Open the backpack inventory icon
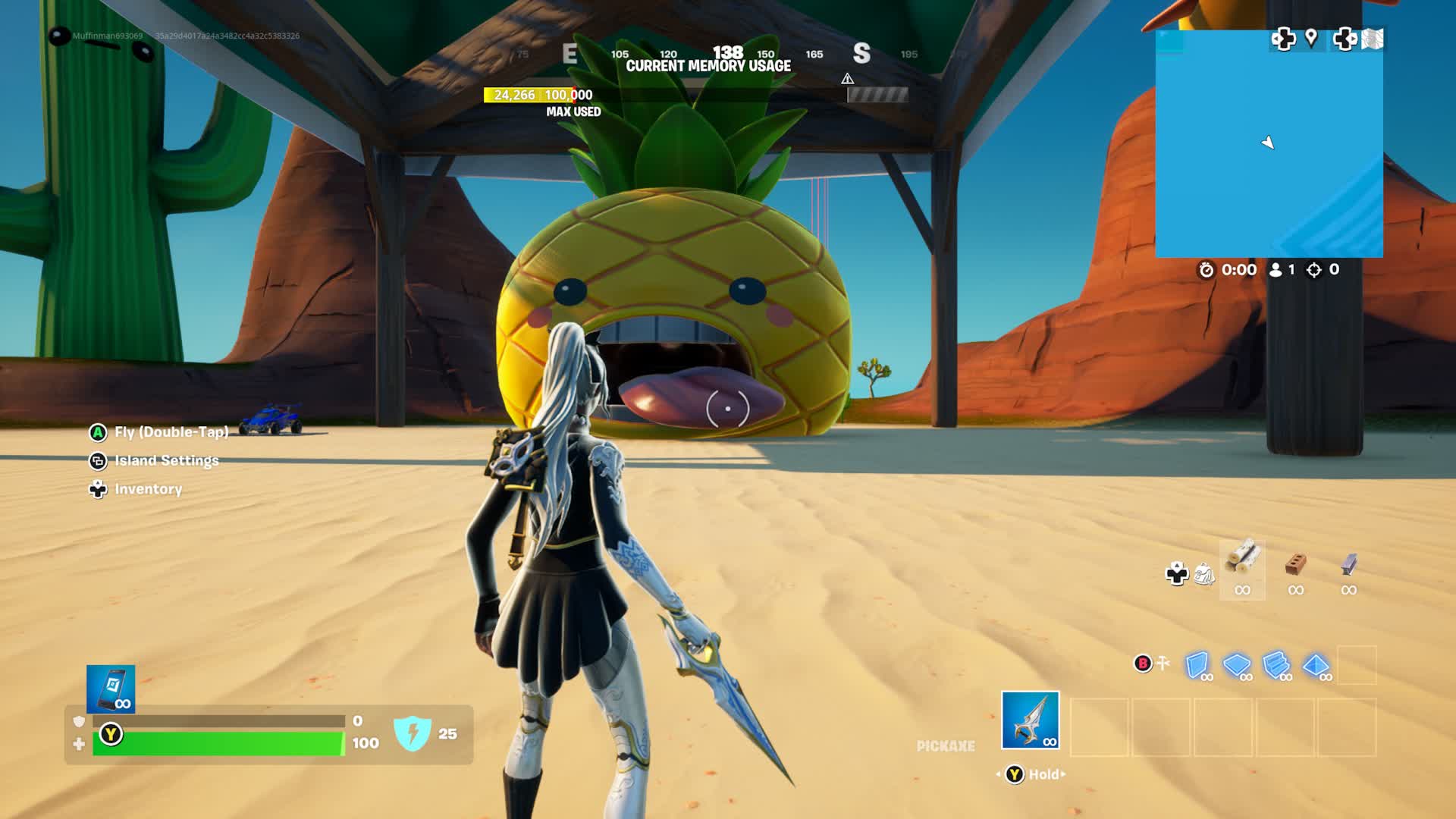The width and height of the screenshot is (1456, 819). pyautogui.click(x=1204, y=574)
